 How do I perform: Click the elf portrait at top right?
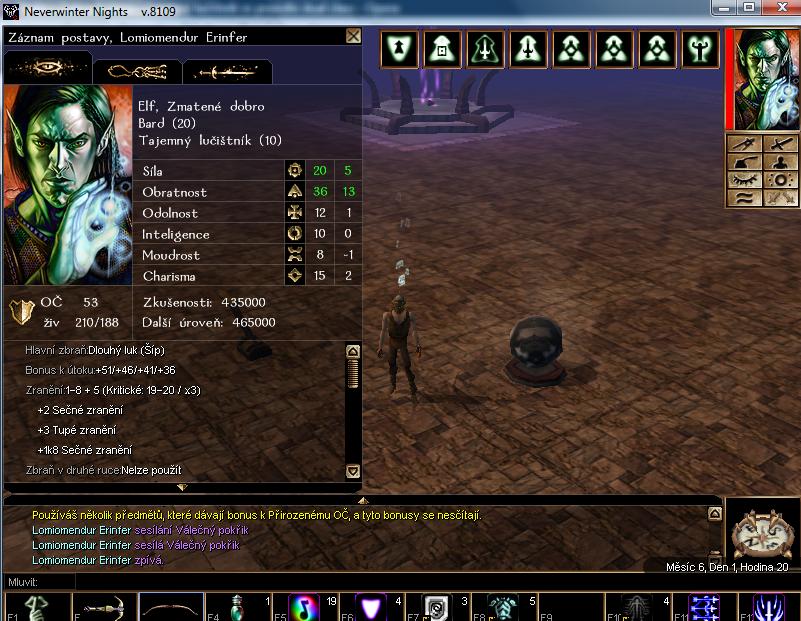[761, 79]
